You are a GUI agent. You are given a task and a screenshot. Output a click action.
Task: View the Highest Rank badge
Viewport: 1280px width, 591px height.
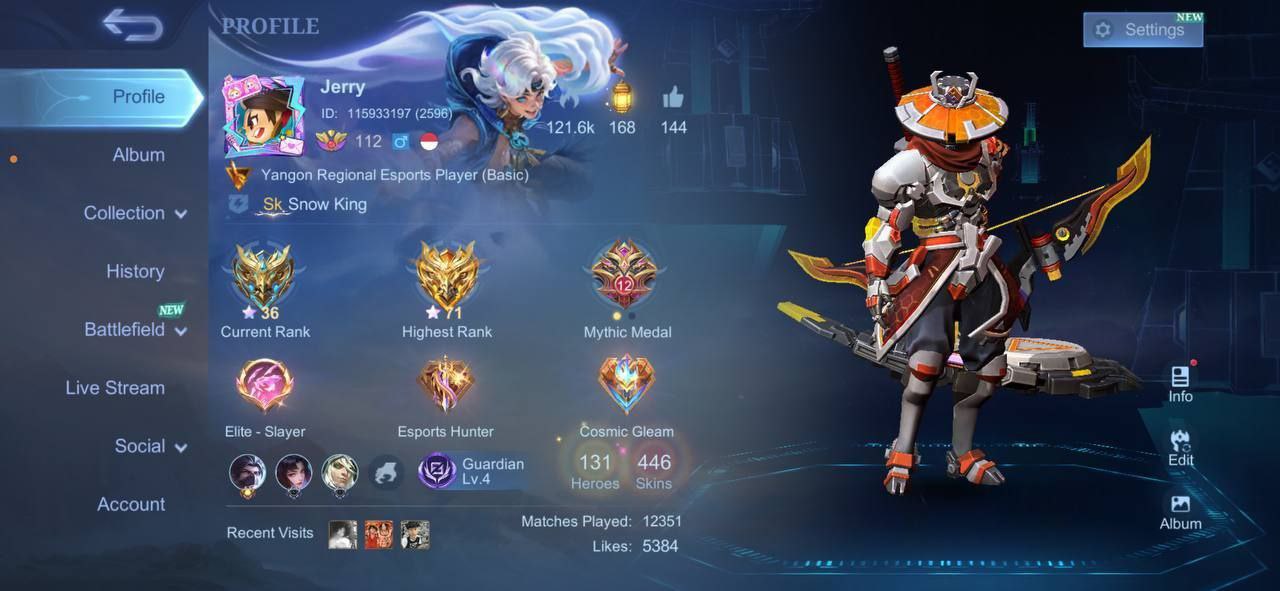pyautogui.click(x=446, y=277)
